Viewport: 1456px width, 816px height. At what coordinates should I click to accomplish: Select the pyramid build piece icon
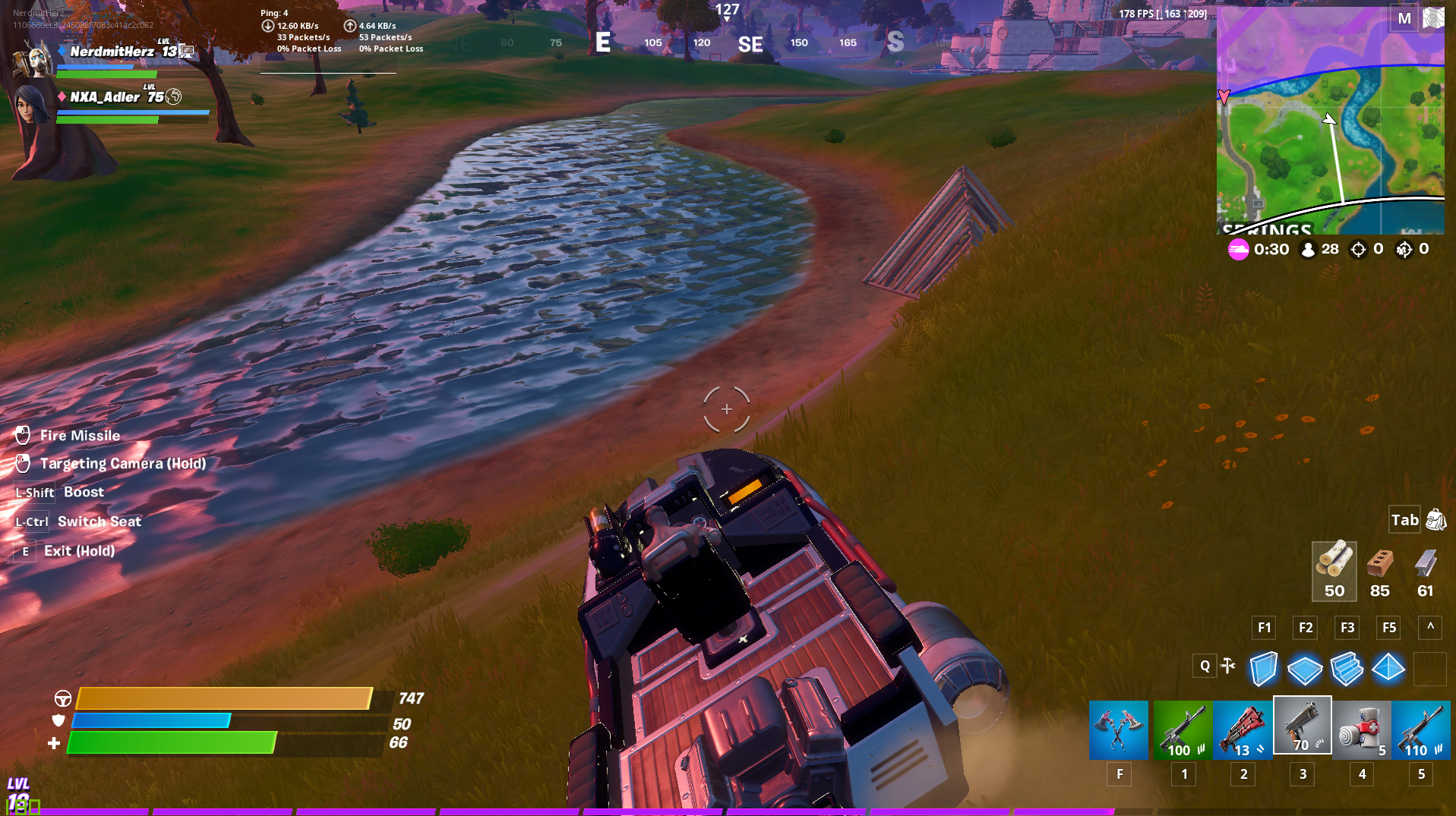pos(1388,669)
